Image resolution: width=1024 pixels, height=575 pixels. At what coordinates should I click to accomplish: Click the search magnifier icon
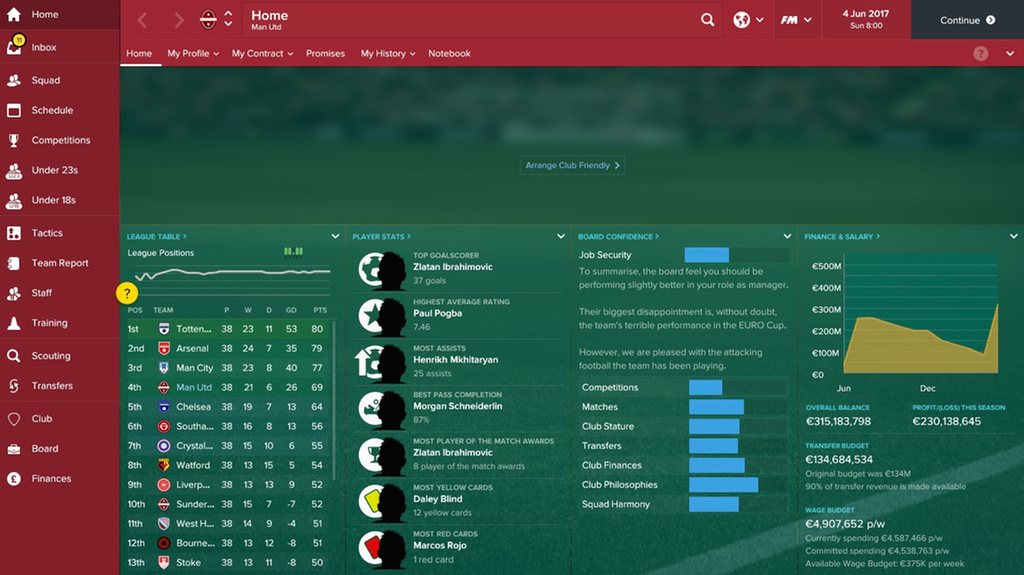(x=708, y=20)
